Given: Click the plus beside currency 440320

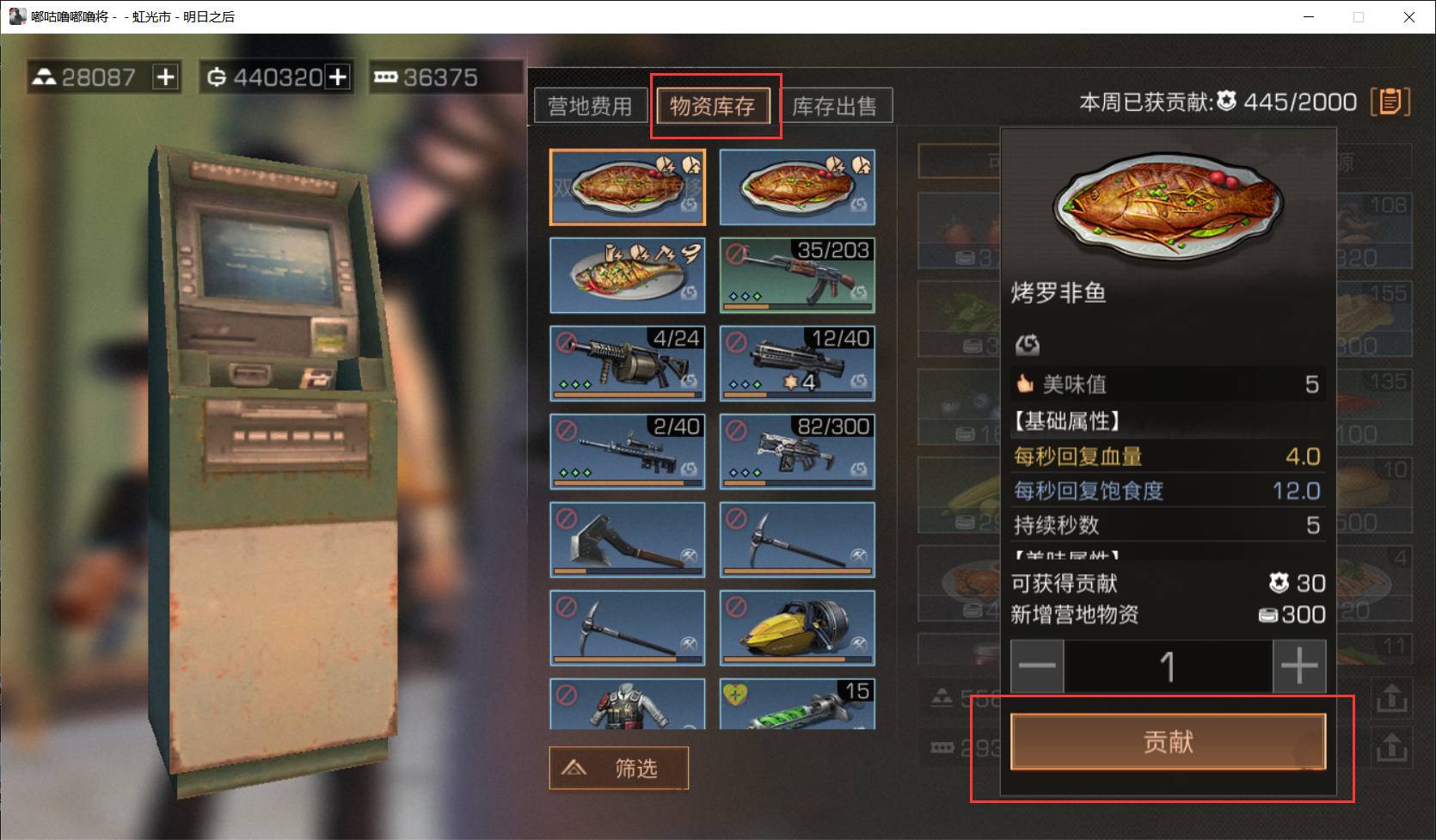Looking at the screenshot, I should [337, 77].
